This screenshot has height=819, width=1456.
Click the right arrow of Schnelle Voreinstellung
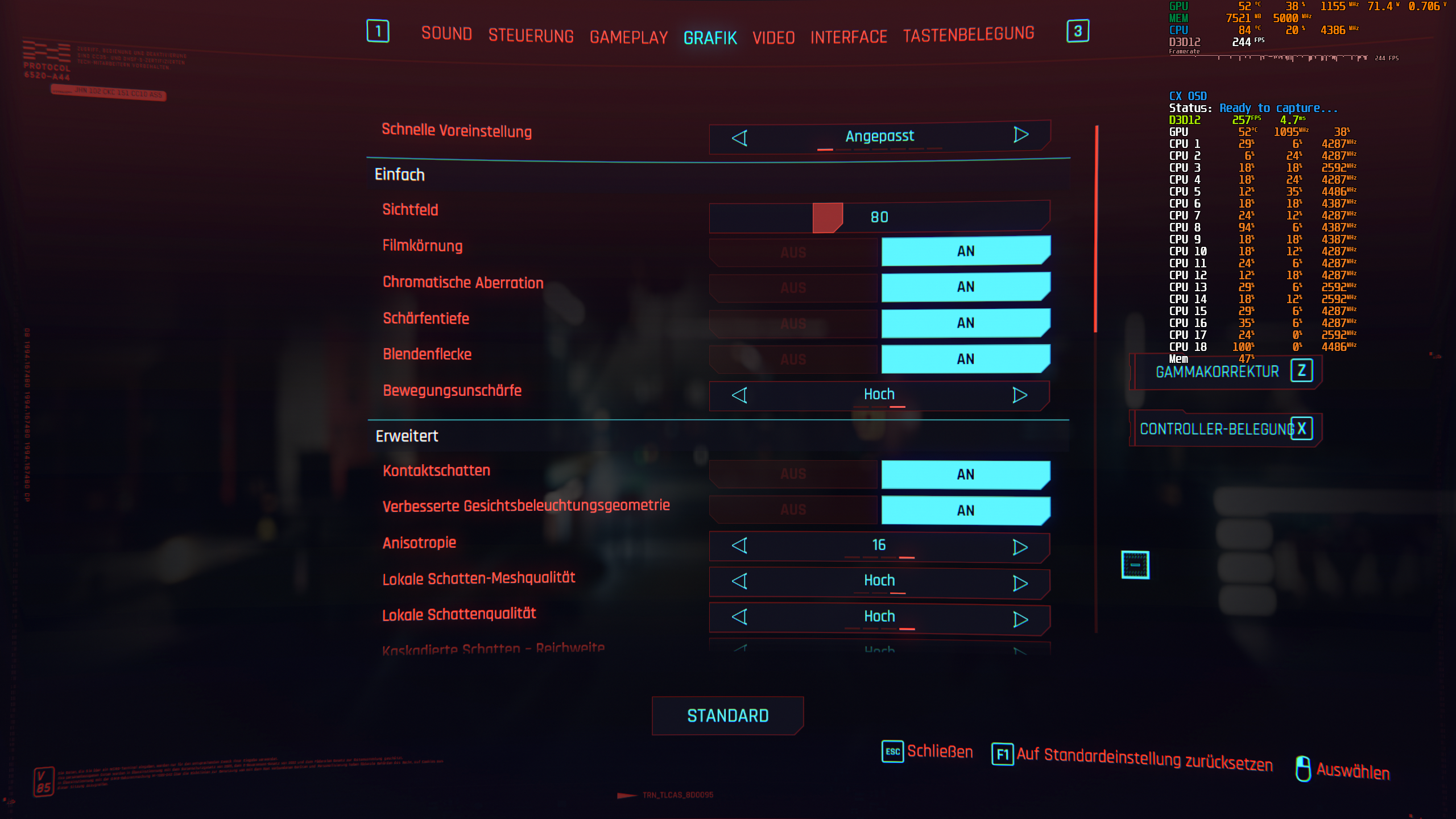tap(1020, 136)
